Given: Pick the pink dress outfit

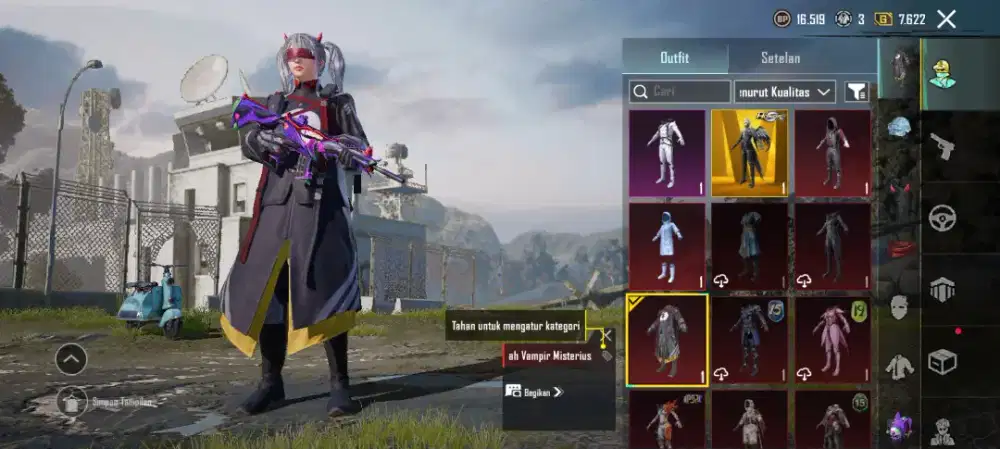Looking at the screenshot, I should click(x=832, y=340).
